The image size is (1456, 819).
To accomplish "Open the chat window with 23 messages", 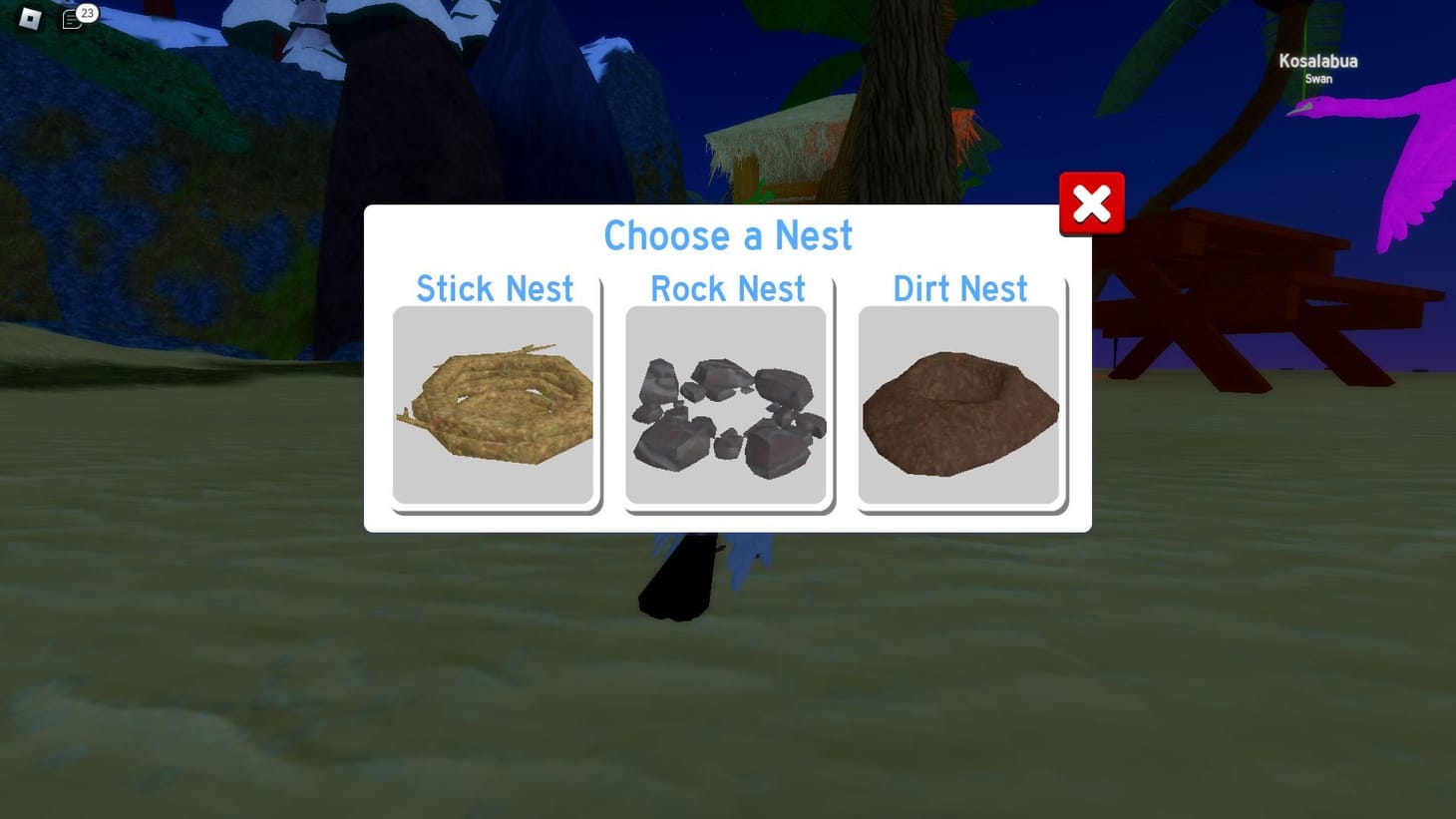I will click(72, 19).
